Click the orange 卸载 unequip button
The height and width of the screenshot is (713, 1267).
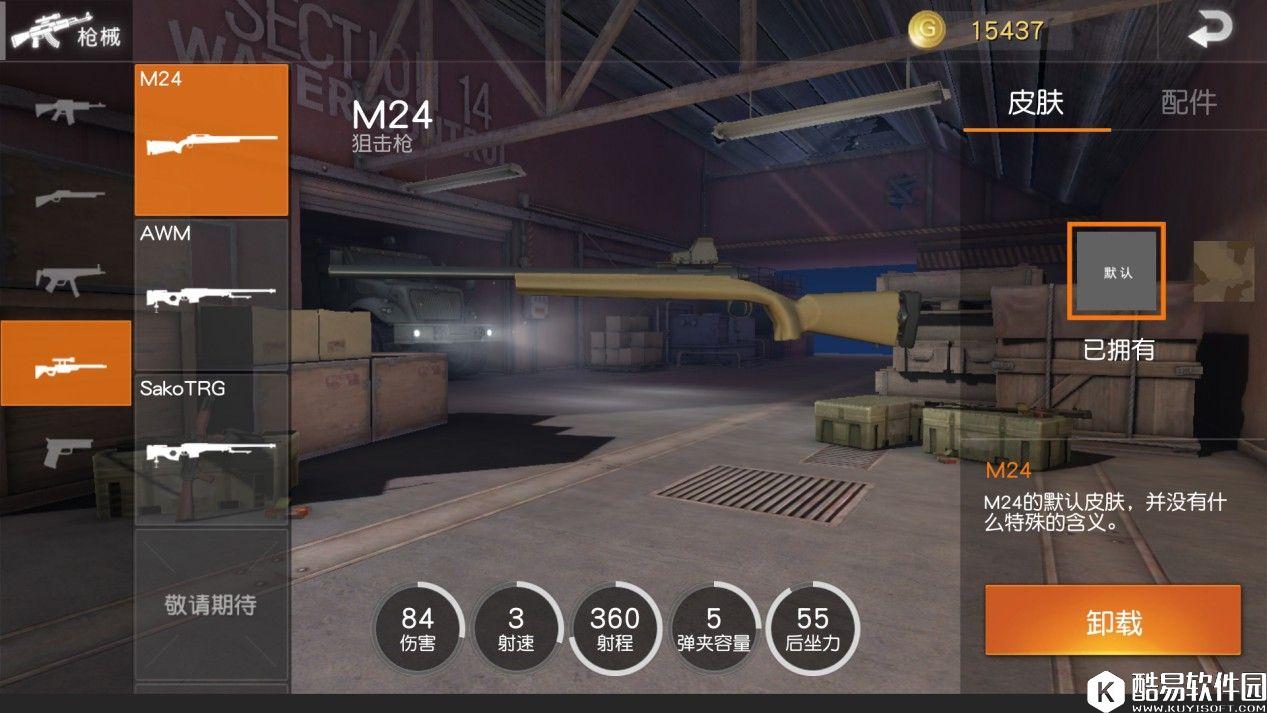click(1113, 622)
